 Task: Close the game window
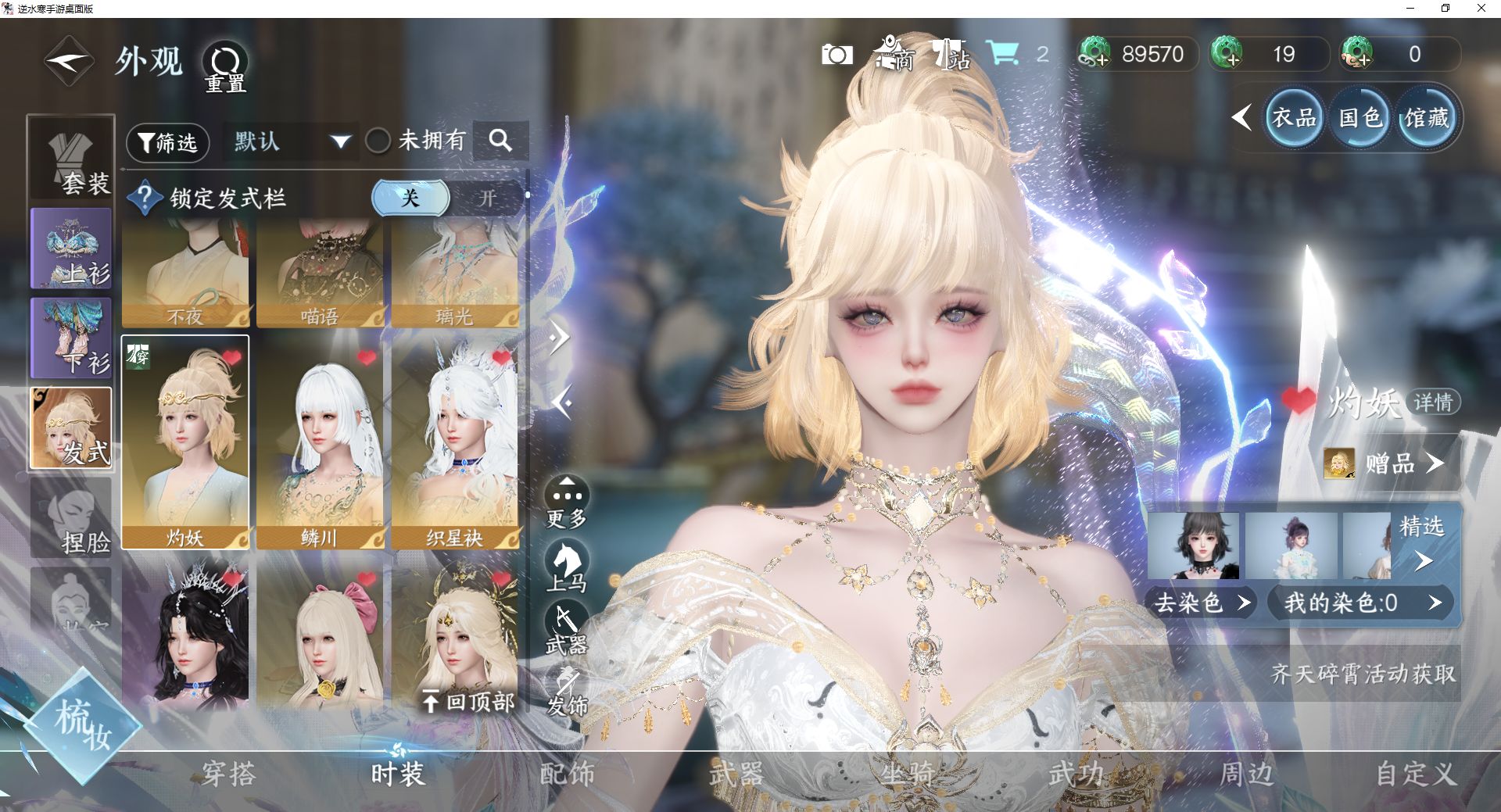(x=1481, y=9)
